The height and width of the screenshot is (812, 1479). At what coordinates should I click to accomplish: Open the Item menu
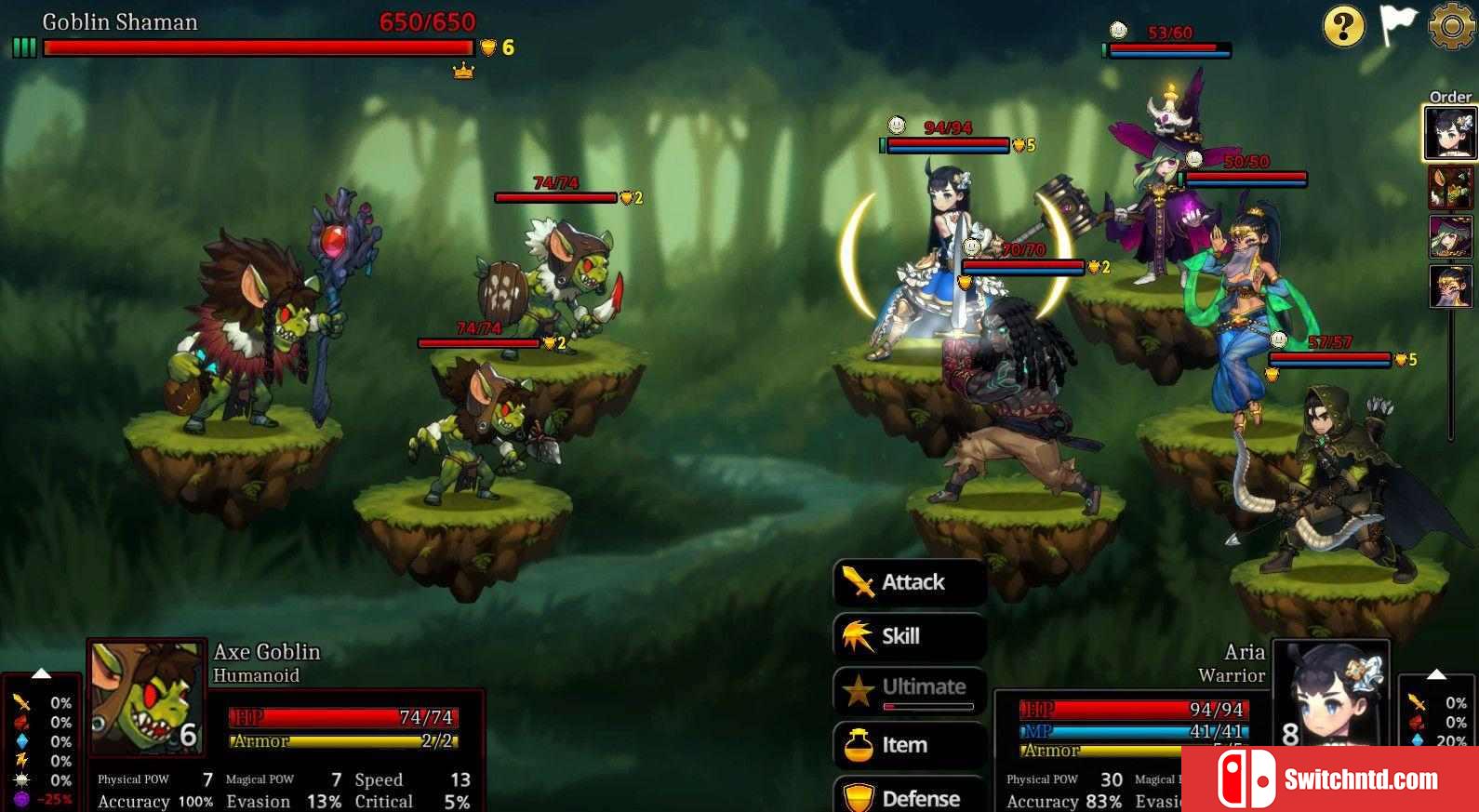pos(909,745)
